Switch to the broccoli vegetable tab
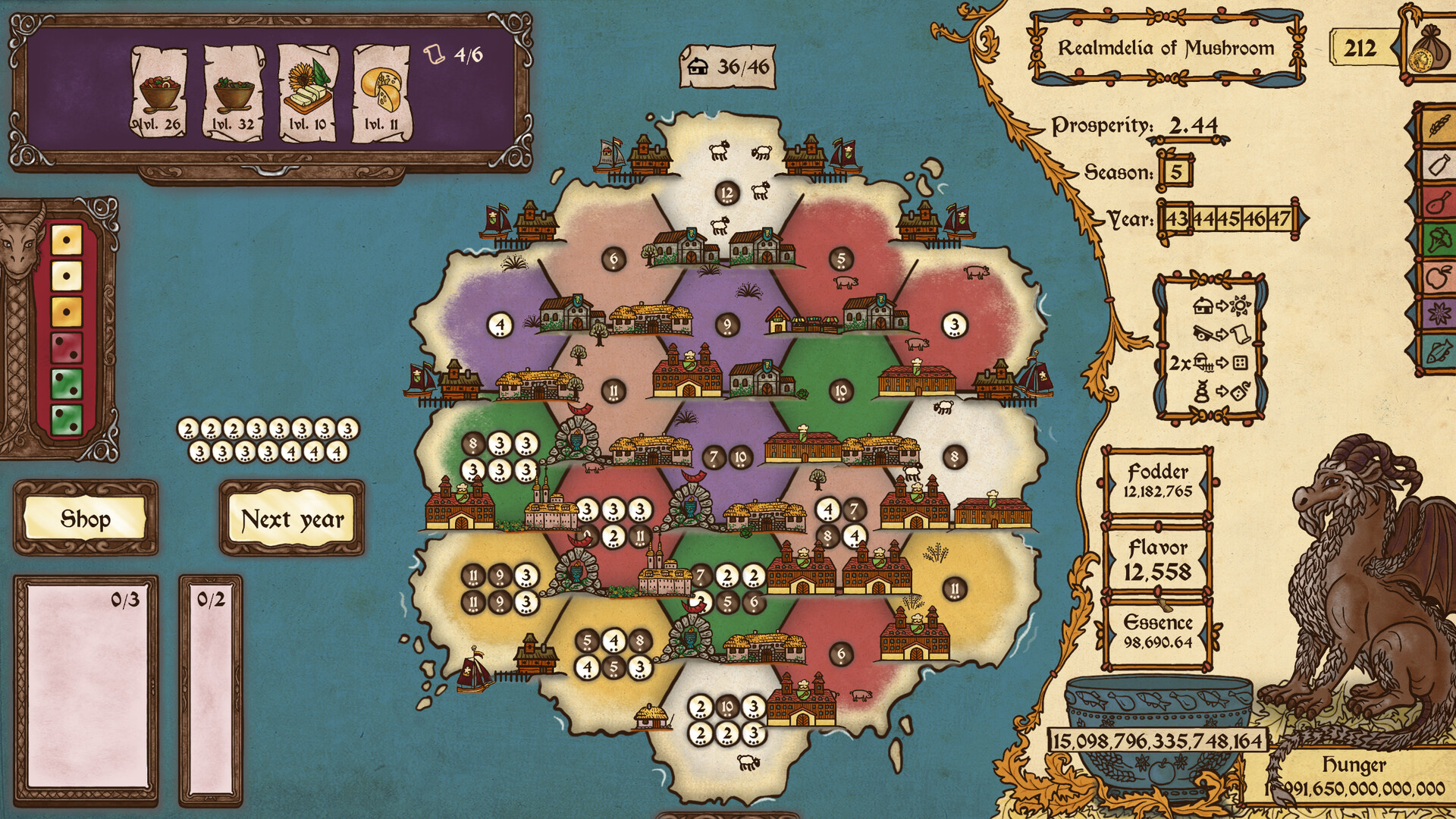1456x819 pixels. tap(1438, 241)
